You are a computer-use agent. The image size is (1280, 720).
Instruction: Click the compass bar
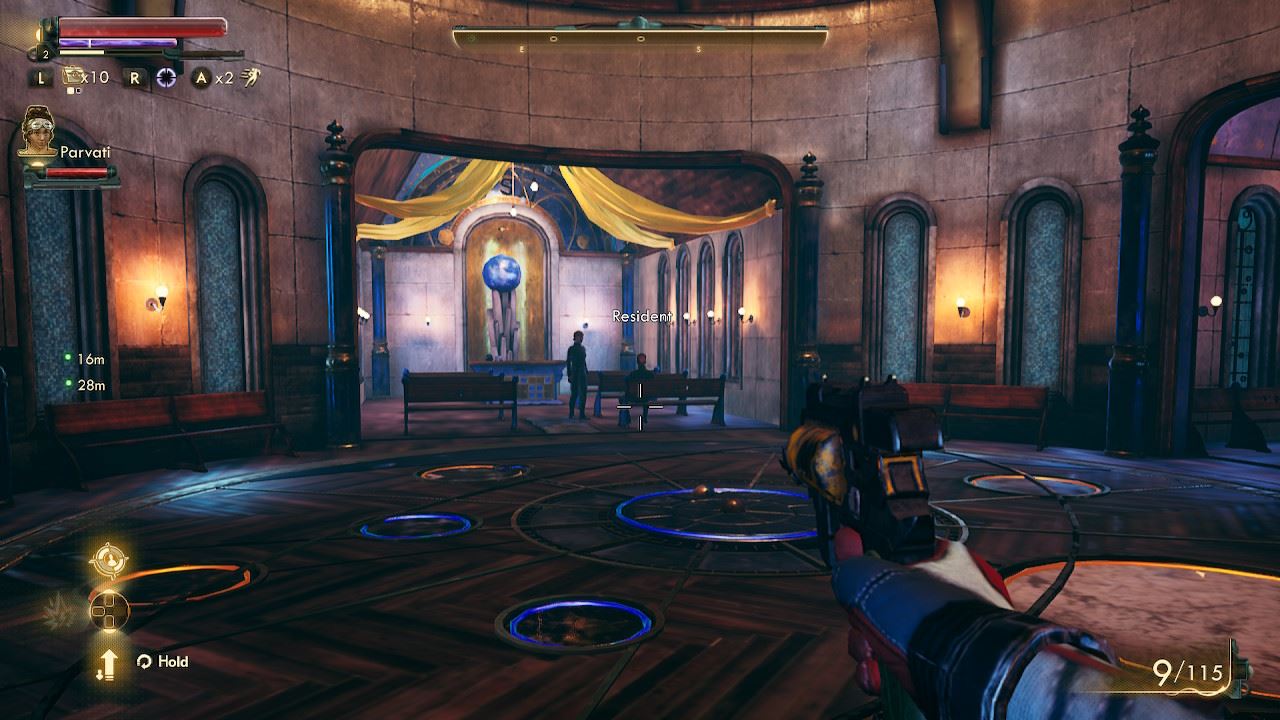640,39
